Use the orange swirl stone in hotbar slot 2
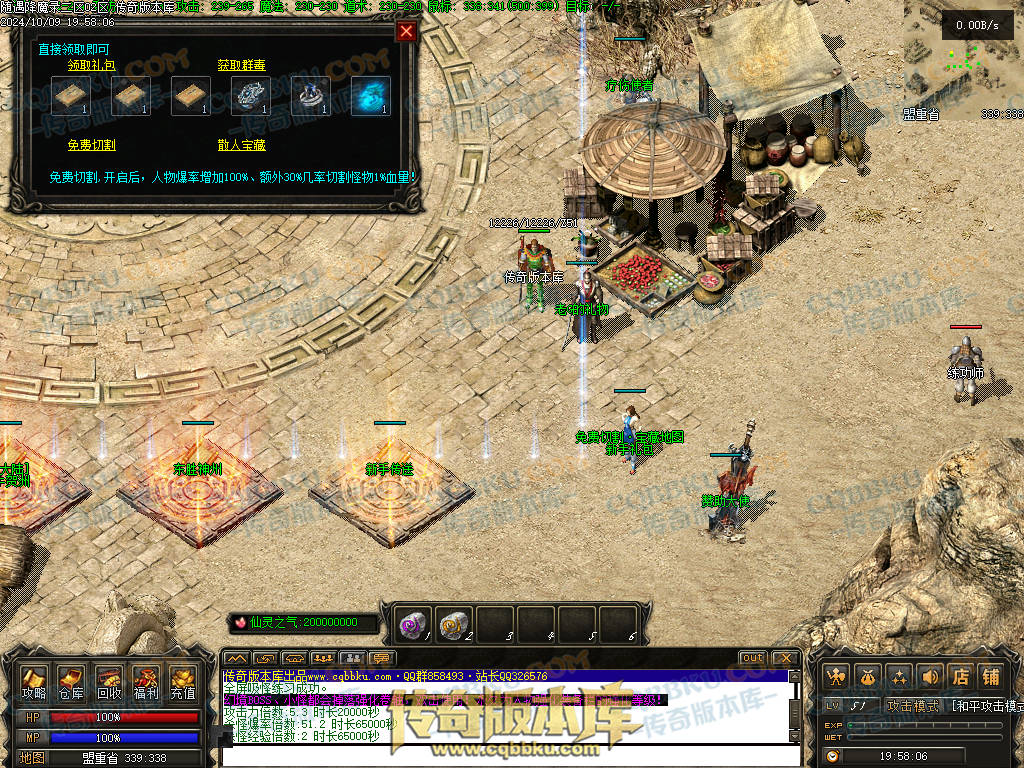1024x768 pixels. point(454,625)
